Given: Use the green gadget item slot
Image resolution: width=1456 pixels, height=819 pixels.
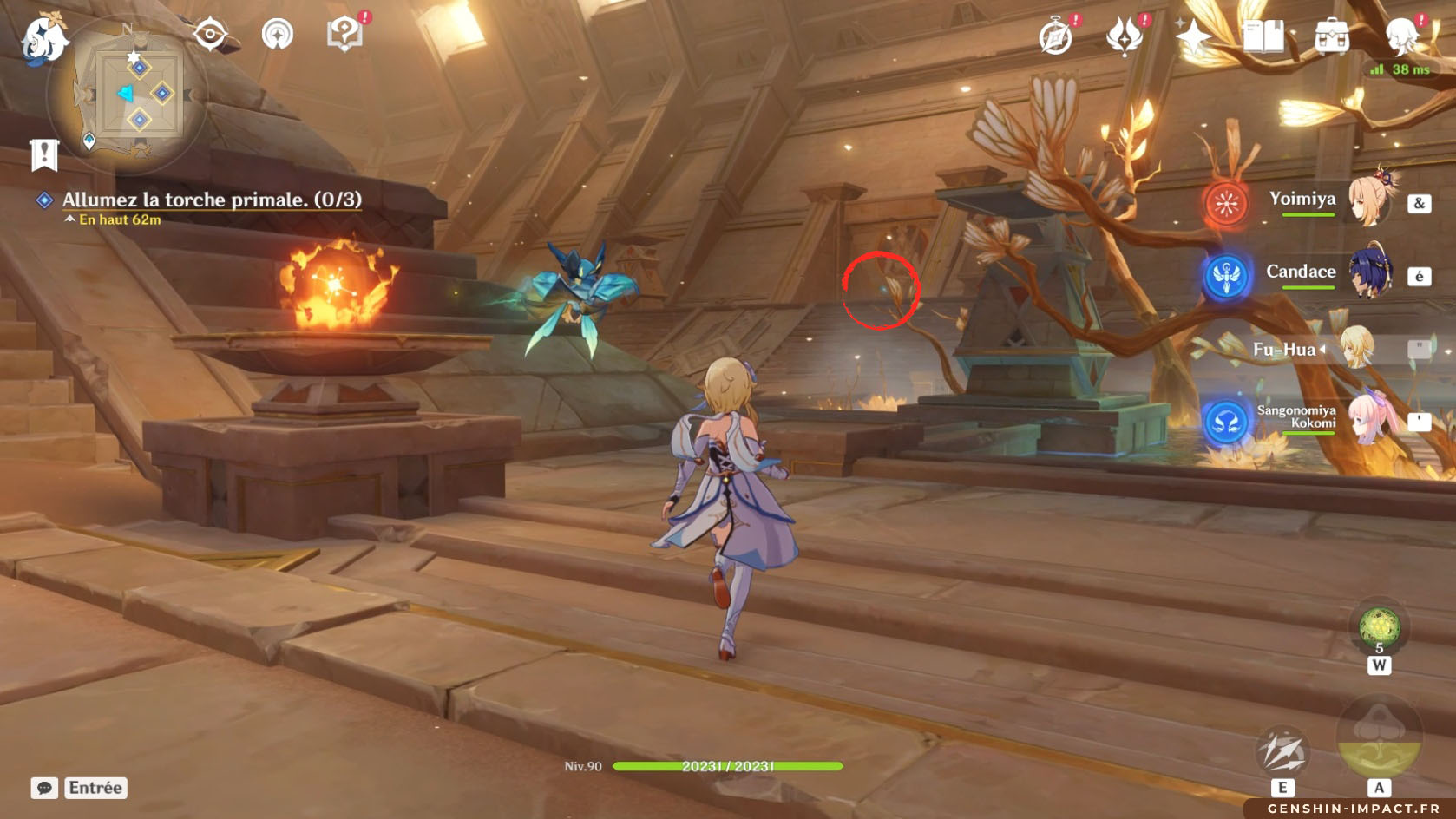Looking at the screenshot, I should (x=1379, y=627).
